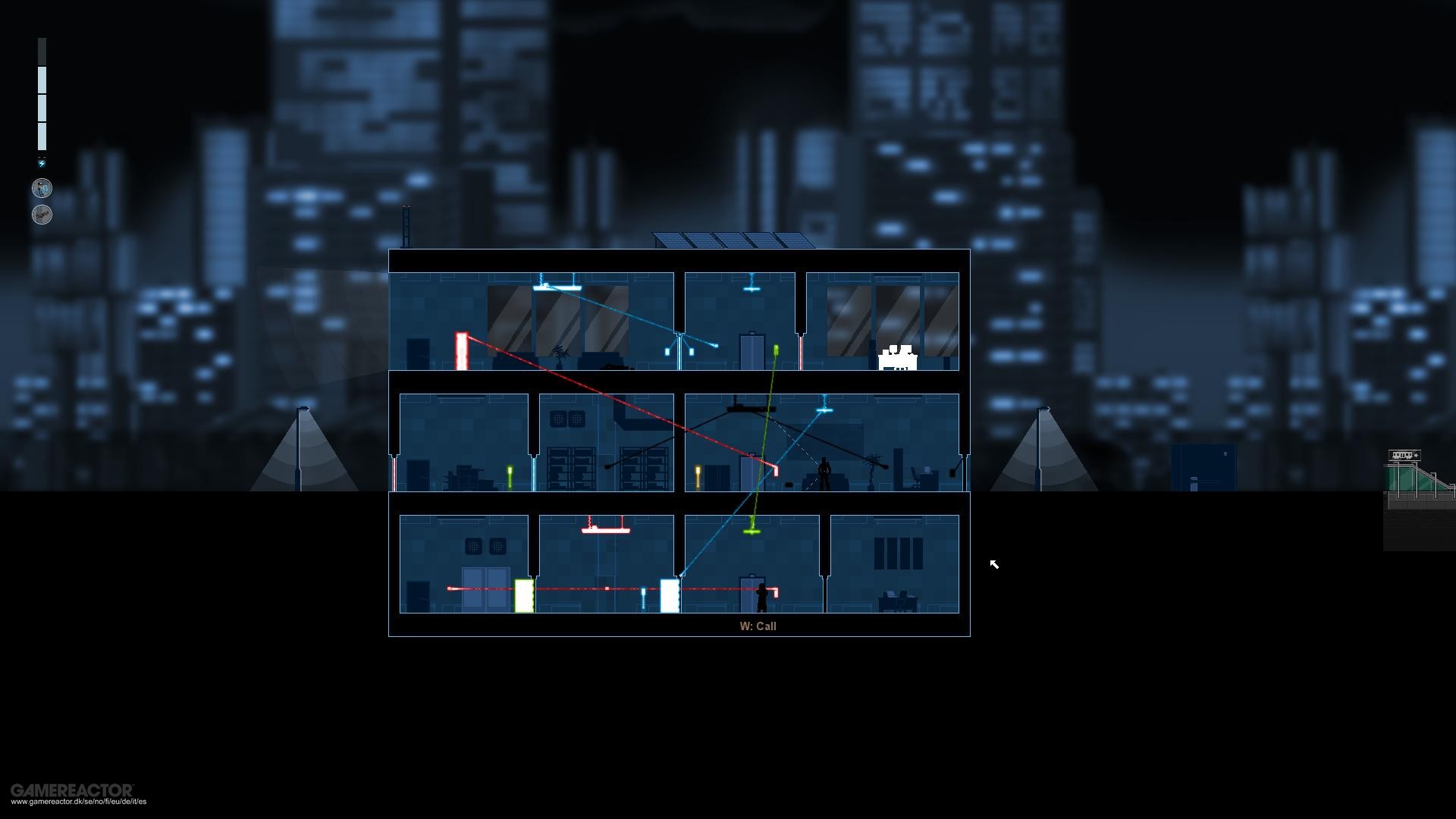The image size is (1456, 819).
Task: Select the ninja character portrait on the left
Action: 42,188
